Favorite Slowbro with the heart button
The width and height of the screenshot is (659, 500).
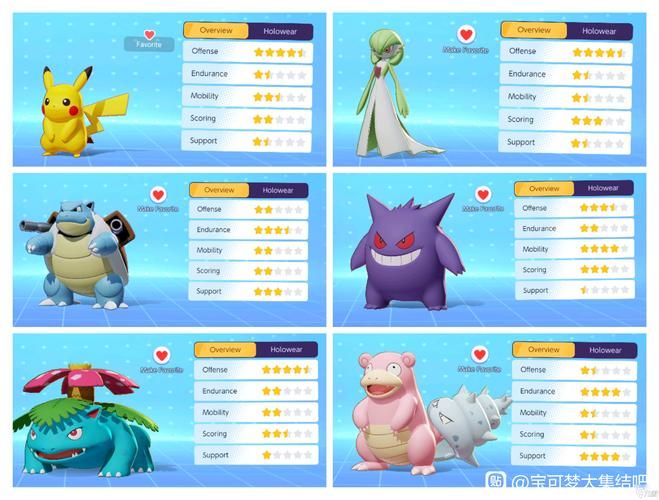480,354
